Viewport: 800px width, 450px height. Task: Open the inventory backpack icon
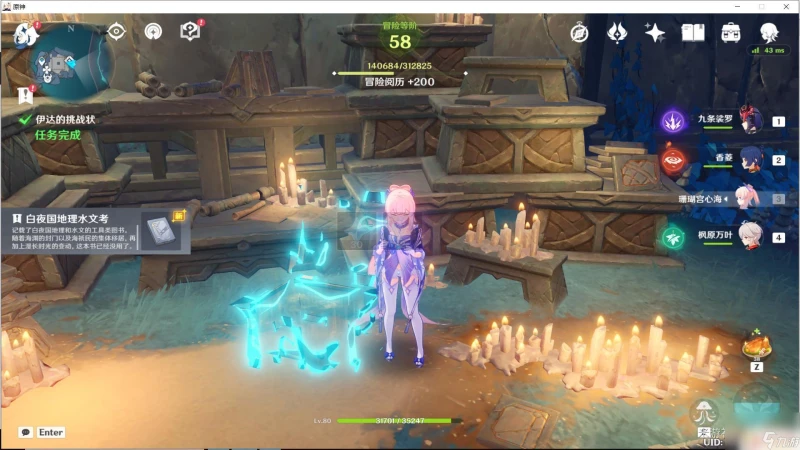pos(731,32)
